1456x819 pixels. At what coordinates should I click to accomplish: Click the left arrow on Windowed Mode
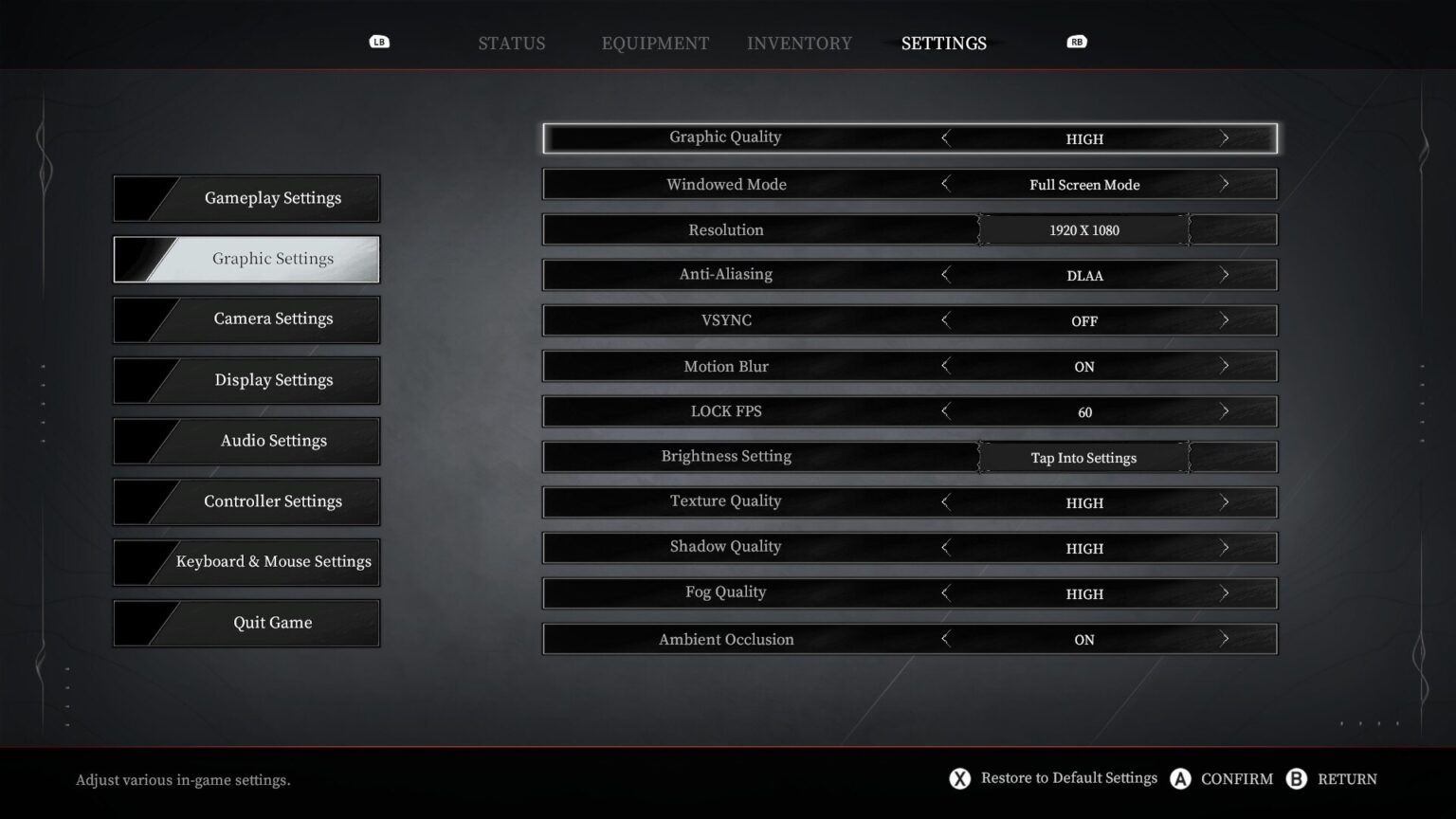[x=945, y=184]
